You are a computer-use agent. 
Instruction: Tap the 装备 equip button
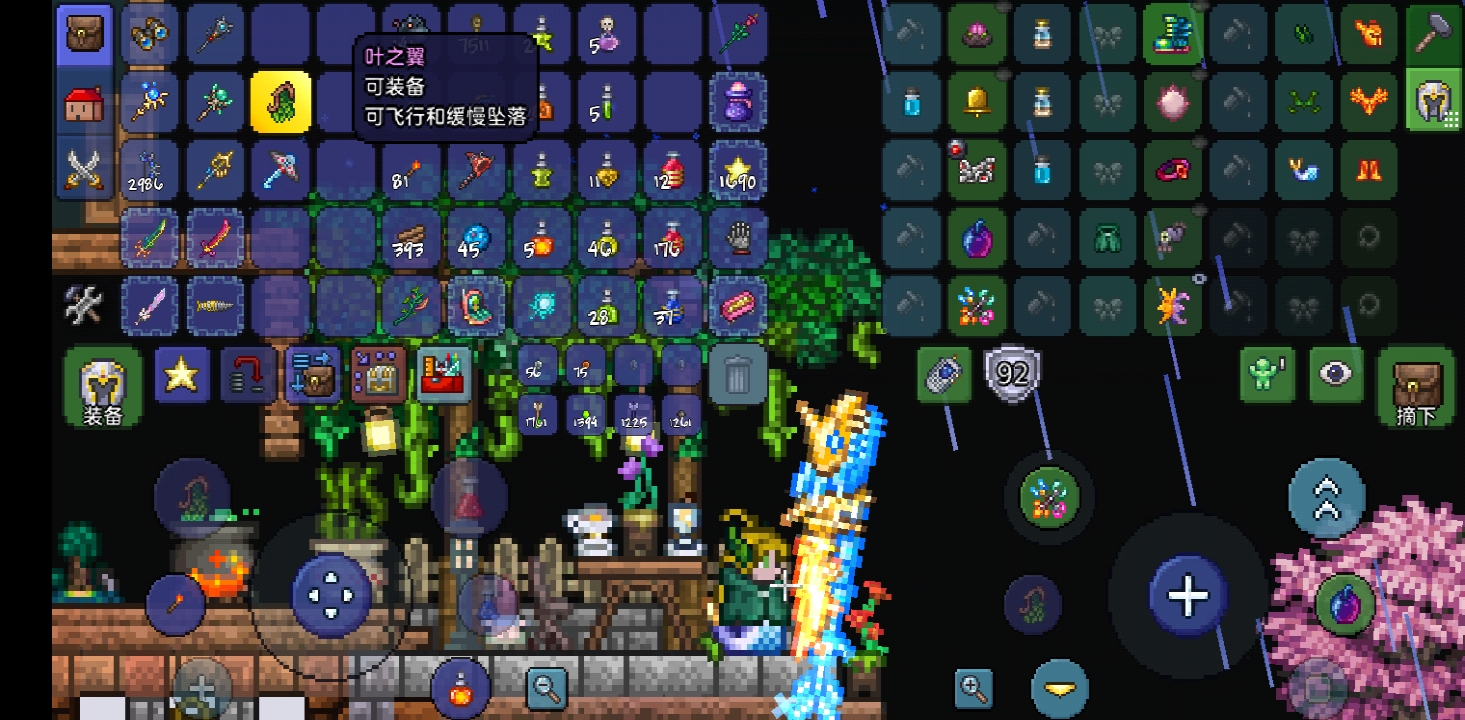pyautogui.click(x=102, y=386)
